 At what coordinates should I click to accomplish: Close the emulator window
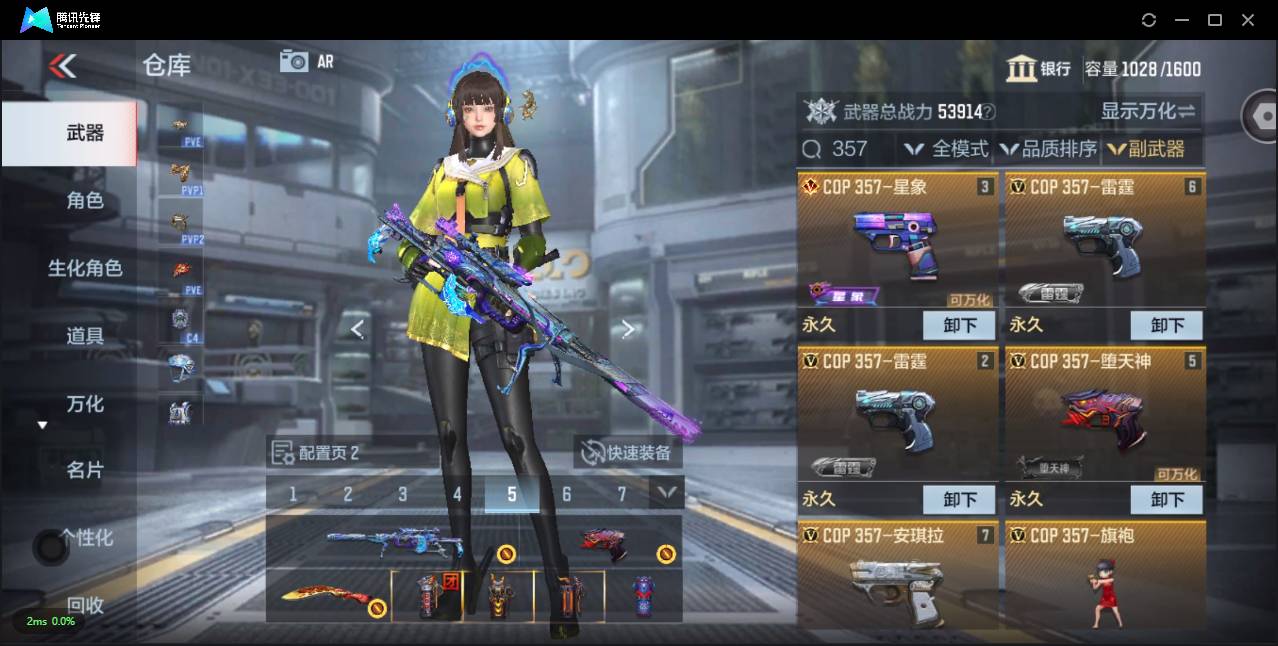click(1248, 20)
